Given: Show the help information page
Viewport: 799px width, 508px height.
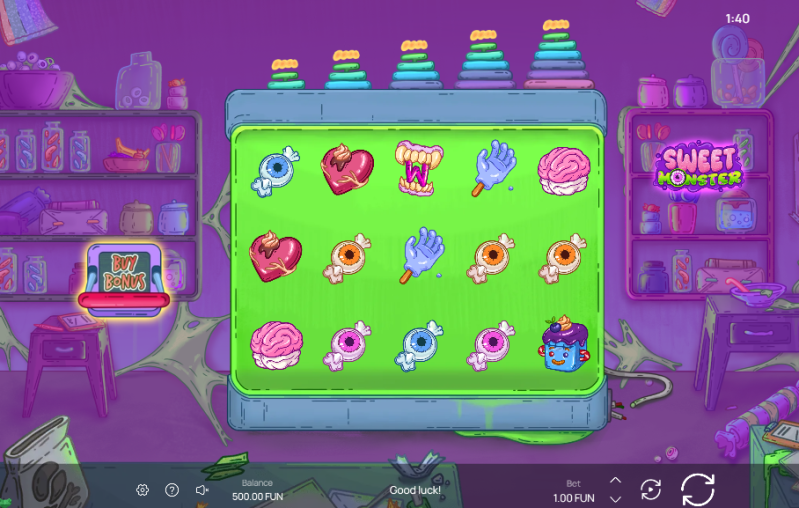Looking at the screenshot, I should click(x=172, y=490).
